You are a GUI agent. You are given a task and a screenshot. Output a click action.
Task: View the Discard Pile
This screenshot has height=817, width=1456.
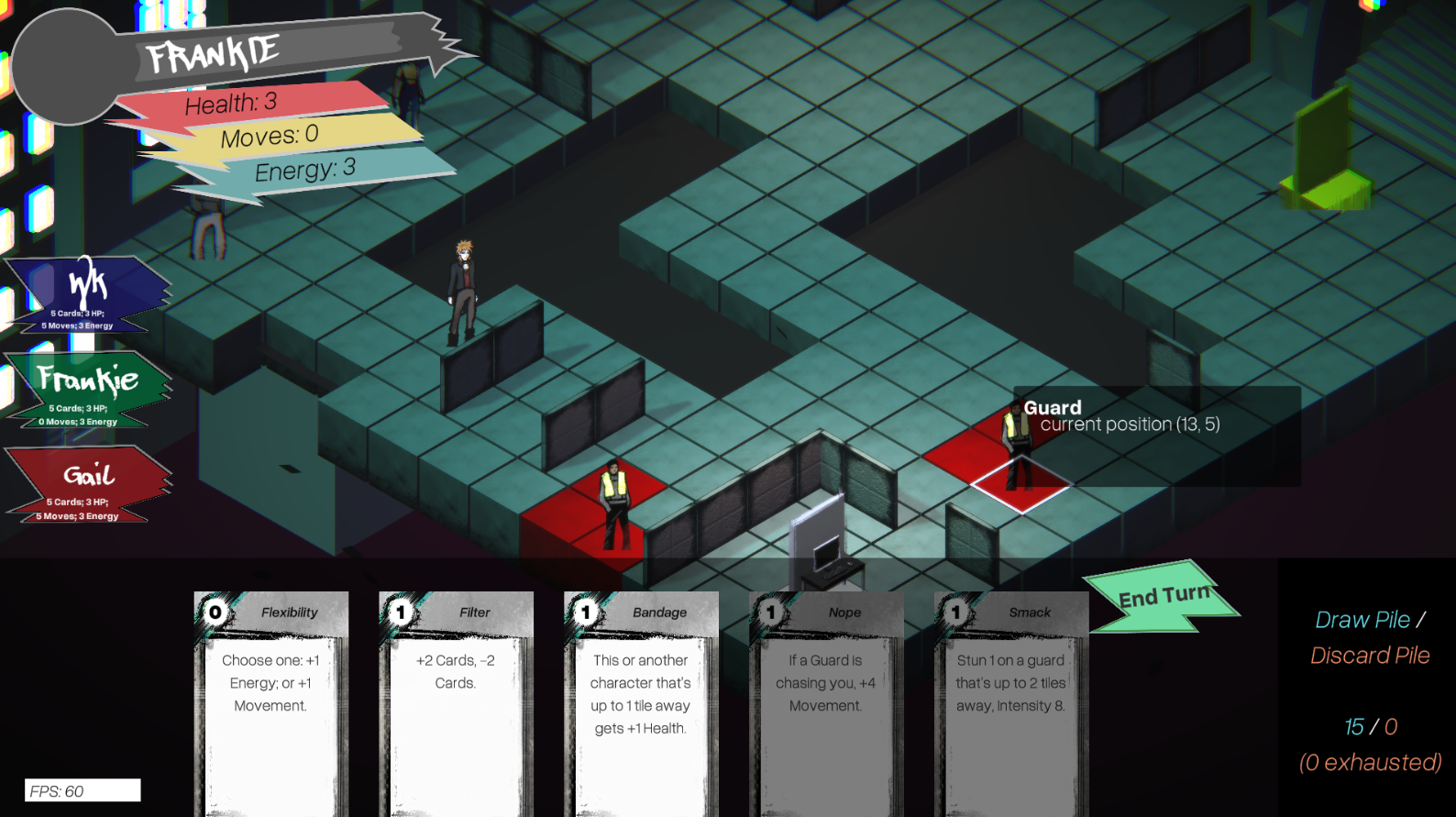[x=1370, y=656]
